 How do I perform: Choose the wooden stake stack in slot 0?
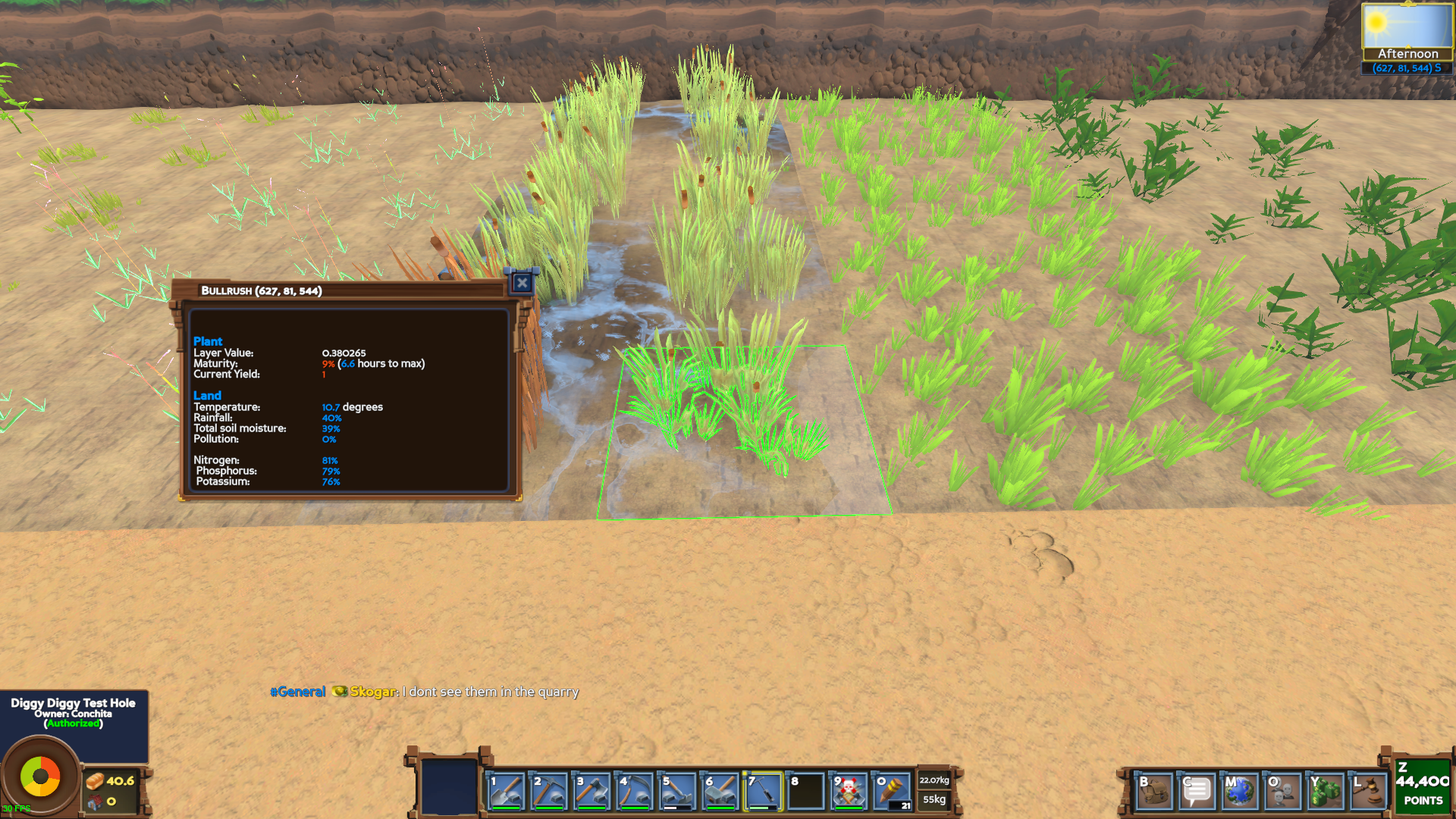pos(893,791)
